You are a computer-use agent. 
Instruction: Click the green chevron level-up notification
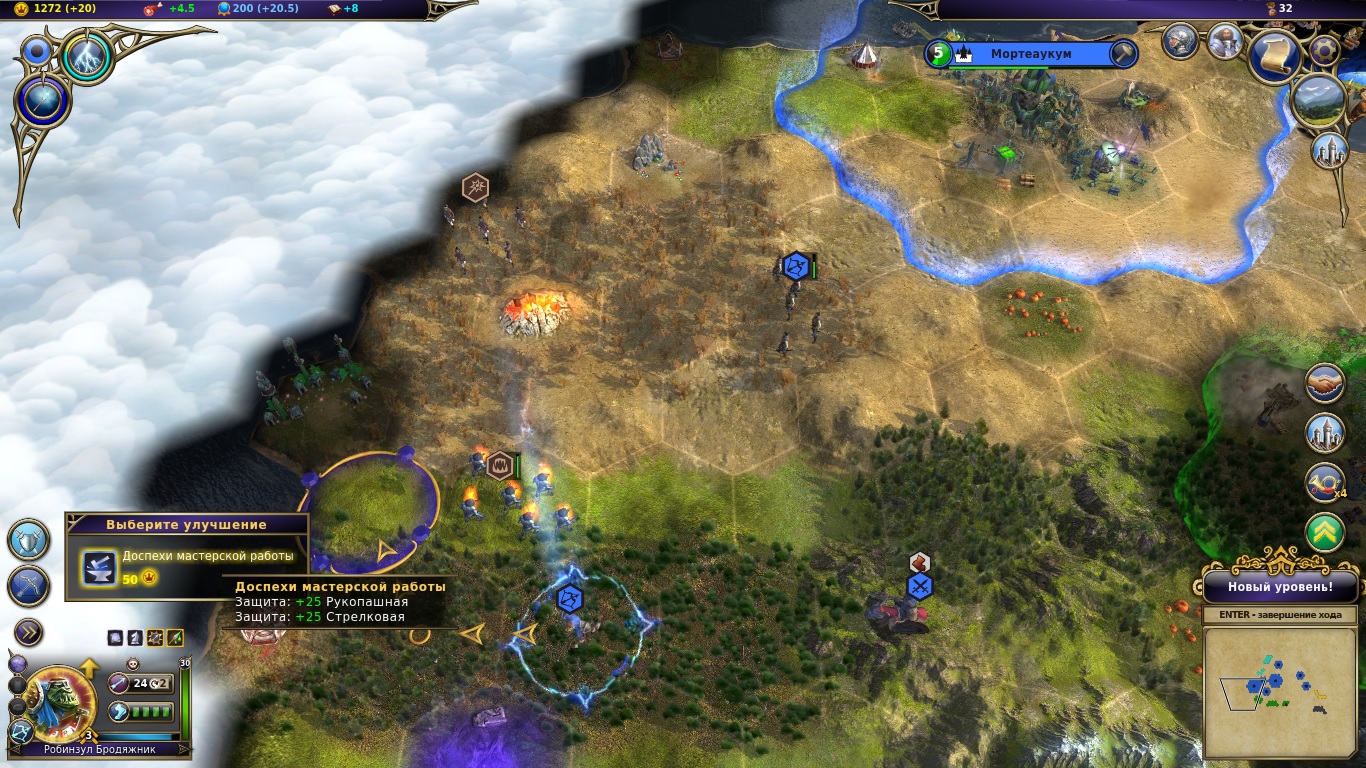tap(1325, 533)
